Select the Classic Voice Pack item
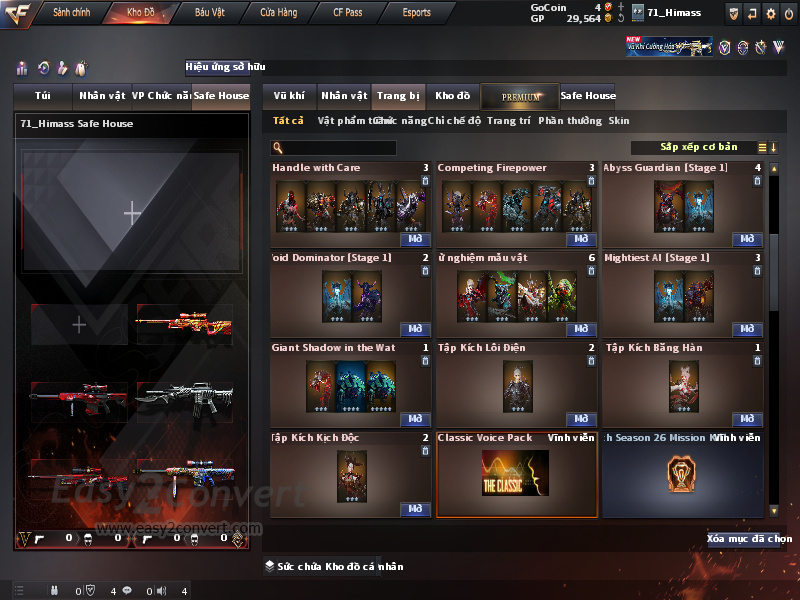The height and width of the screenshot is (600, 800). click(x=516, y=475)
